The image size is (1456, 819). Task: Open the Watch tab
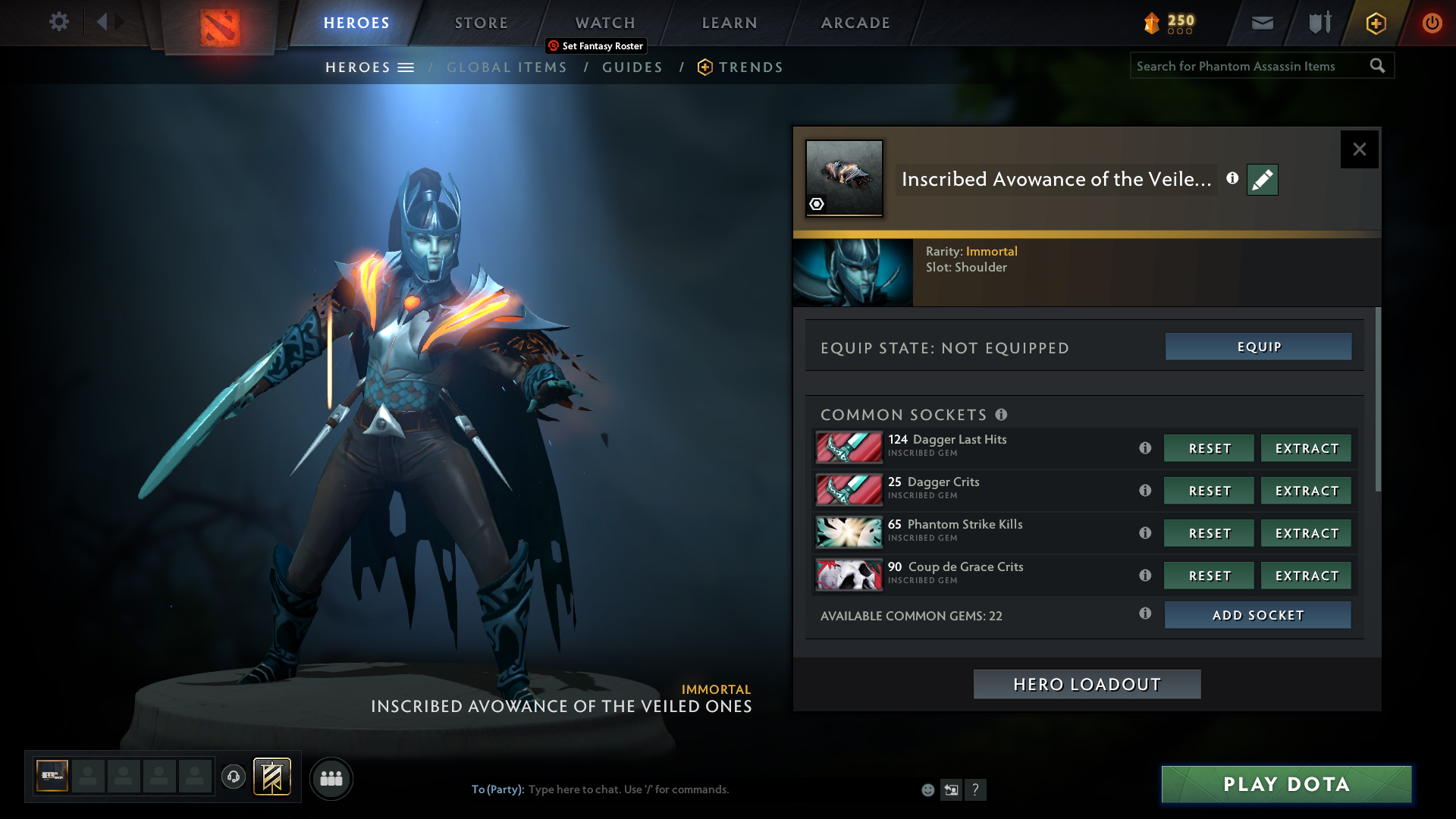(x=605, y=23)
